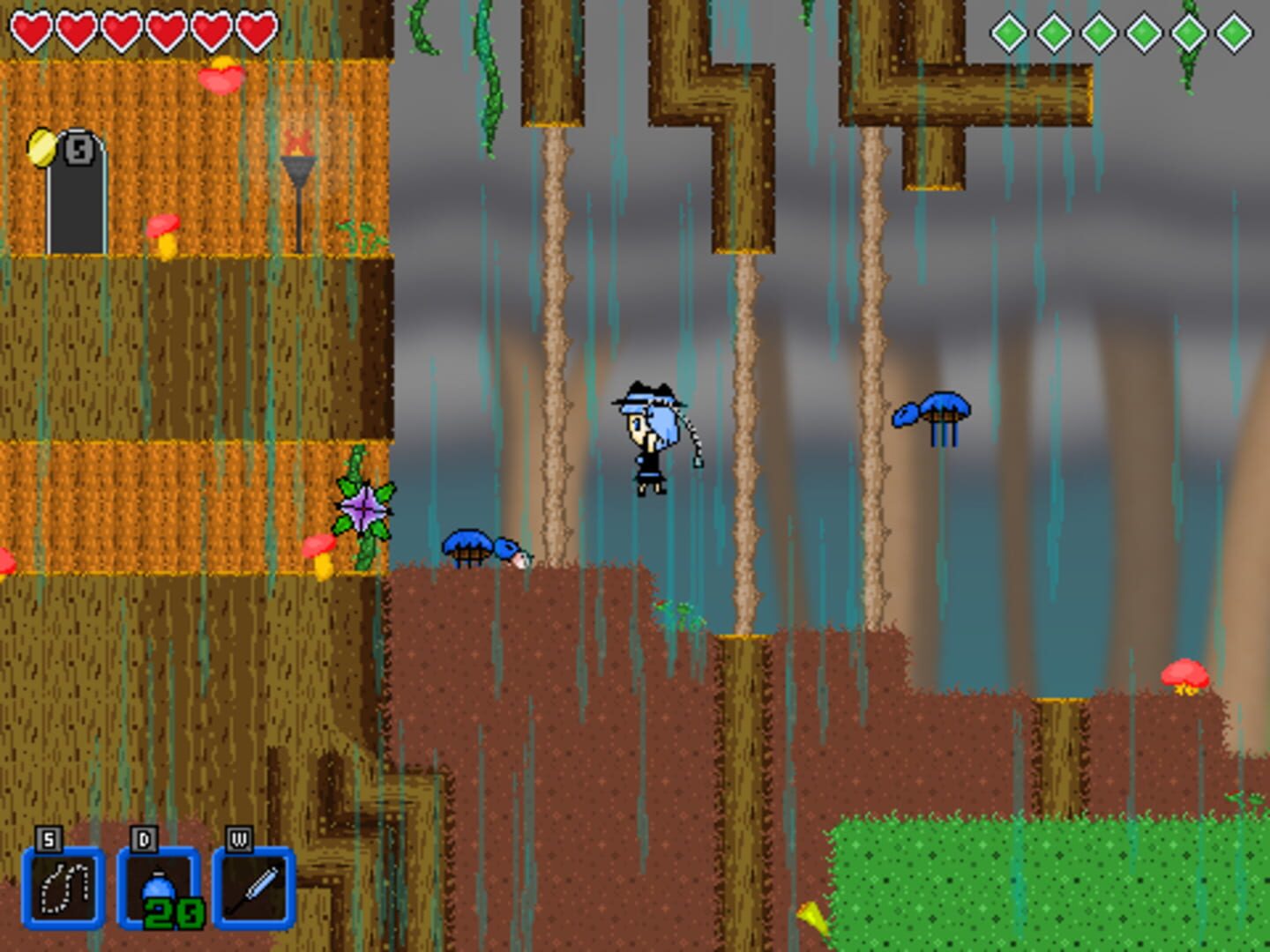Viewport: 1270px width, 952px height.
Task: Click the red mushroom on the right ledge
Action: (x=1184, y=674)
